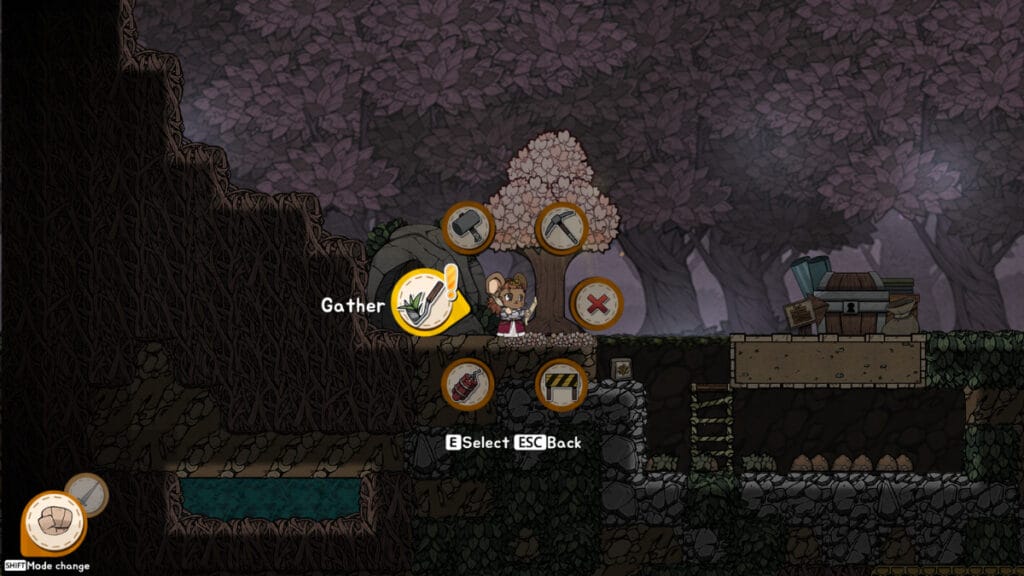Click the fist mode icon
The width and height of the screenshot is (1024, 576).
pos(54,523)
